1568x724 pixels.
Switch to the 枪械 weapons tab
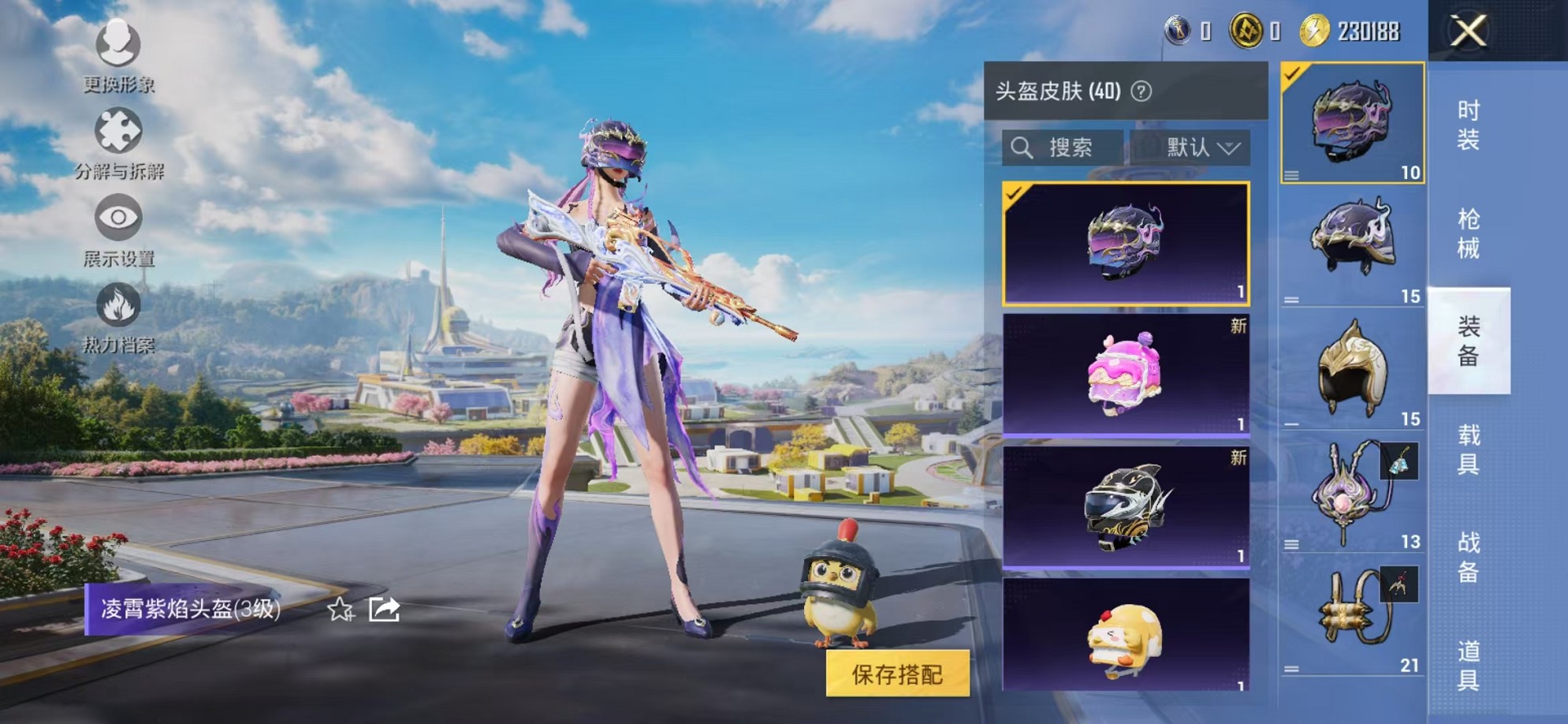[1471, 233]
